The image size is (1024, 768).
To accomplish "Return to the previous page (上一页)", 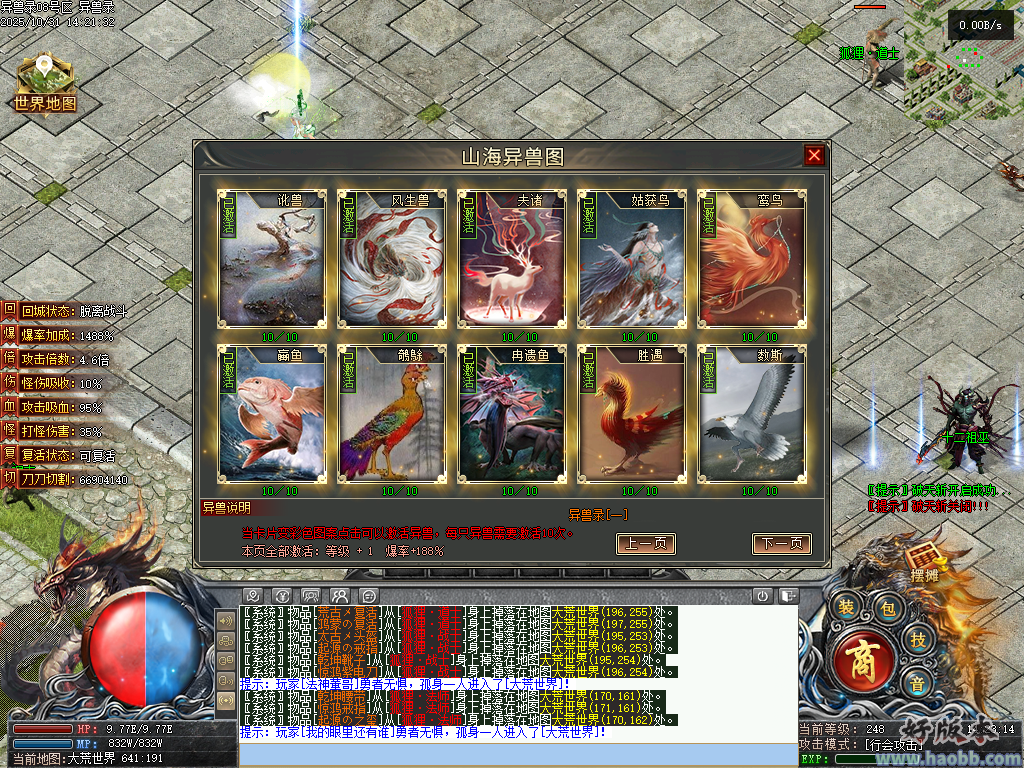I will [x=646, y=544].
